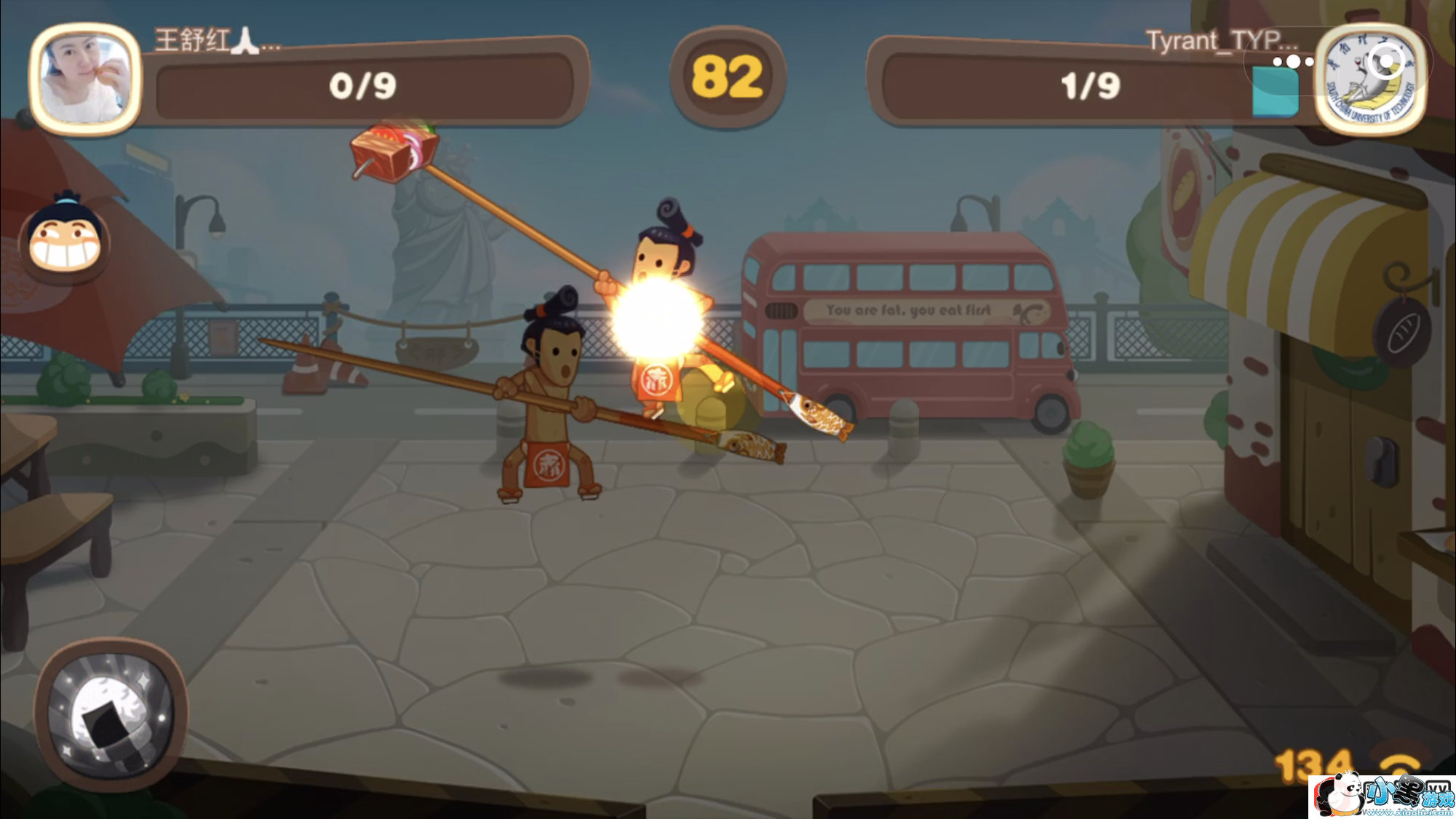Image resolution: width=1456 pixels, height=819 pixels.
Task: Open the three-dot mini program menu
Action: [1293, 62]
